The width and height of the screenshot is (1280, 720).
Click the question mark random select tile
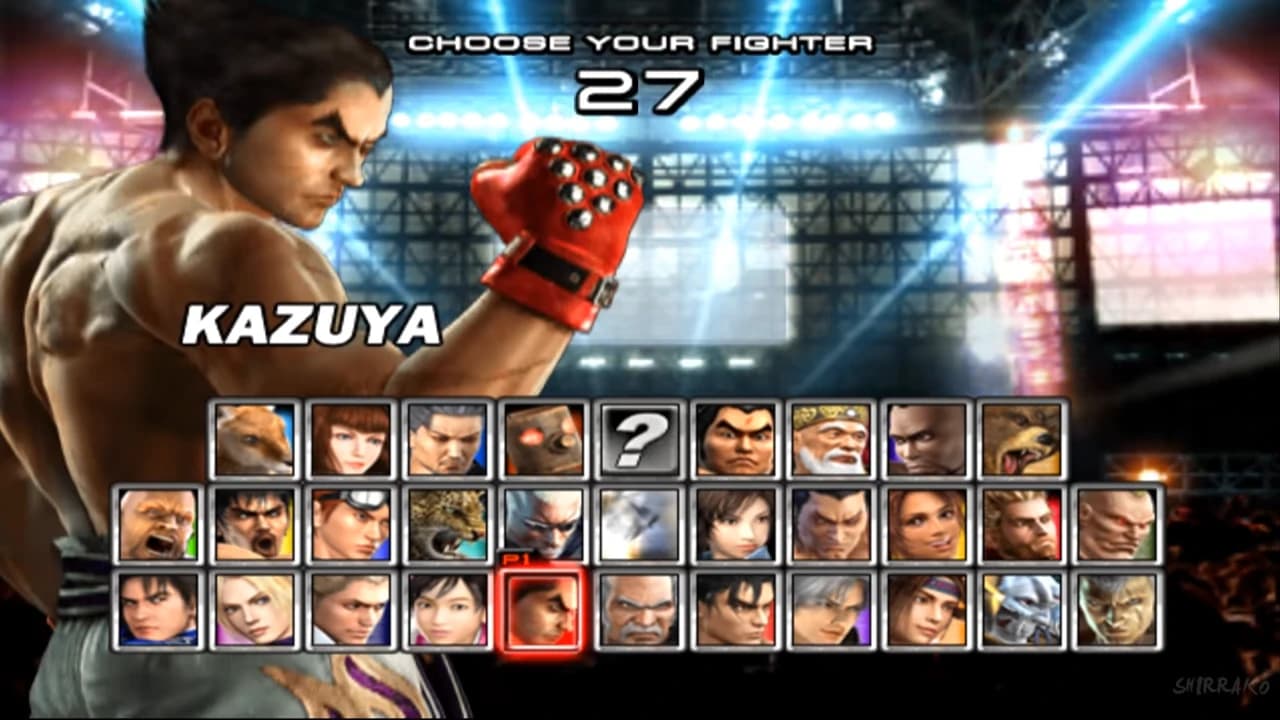point(641,440)
